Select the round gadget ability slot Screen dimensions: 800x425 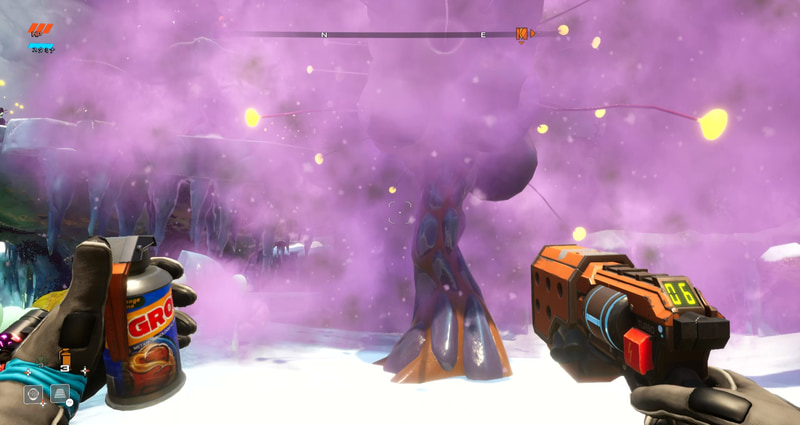point(34,394)
